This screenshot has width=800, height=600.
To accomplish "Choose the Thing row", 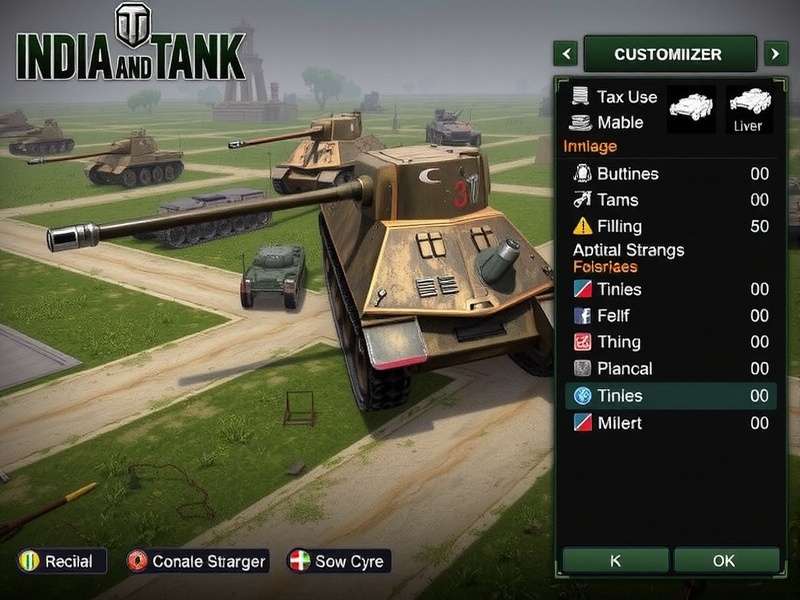I will pos(670,342).
